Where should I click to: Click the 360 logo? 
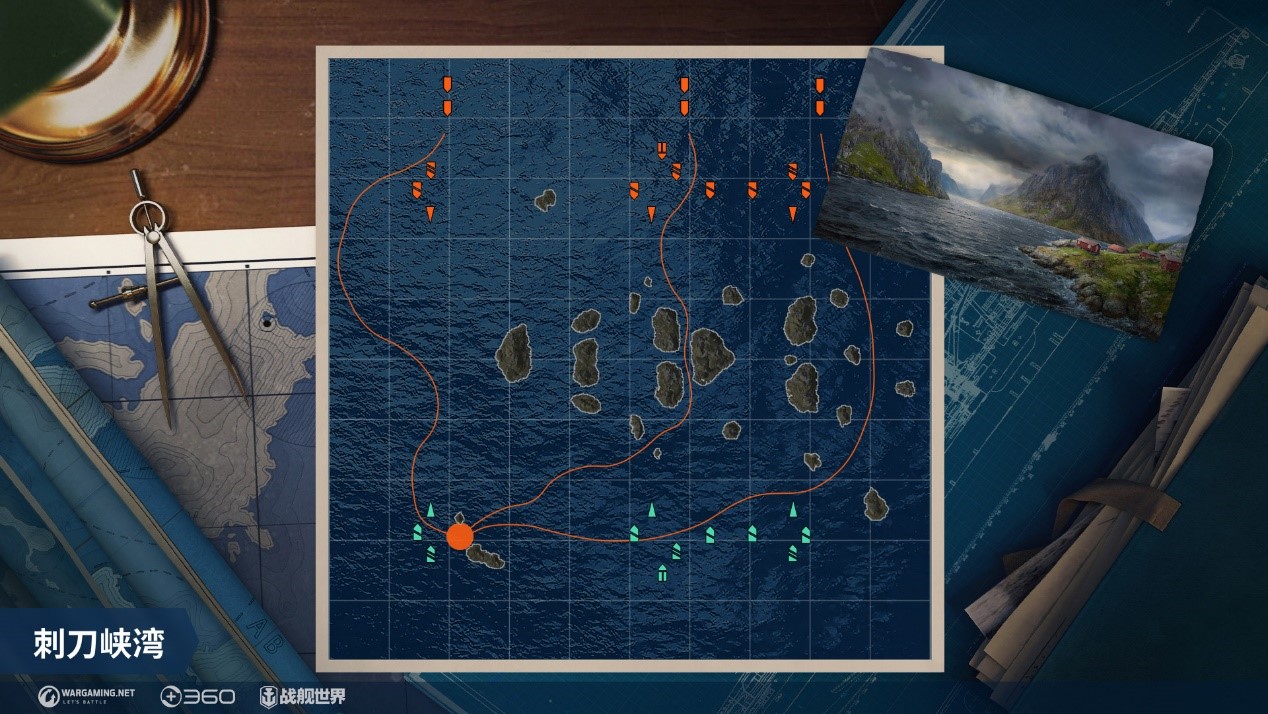click(x=197, y=696)
